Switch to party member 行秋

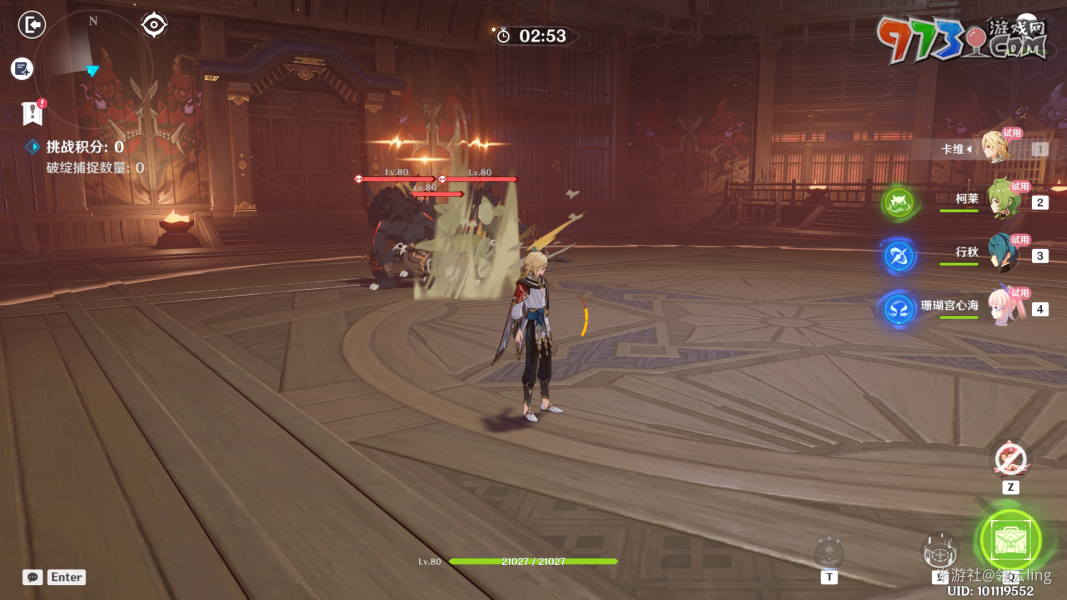coord(1001,254)
